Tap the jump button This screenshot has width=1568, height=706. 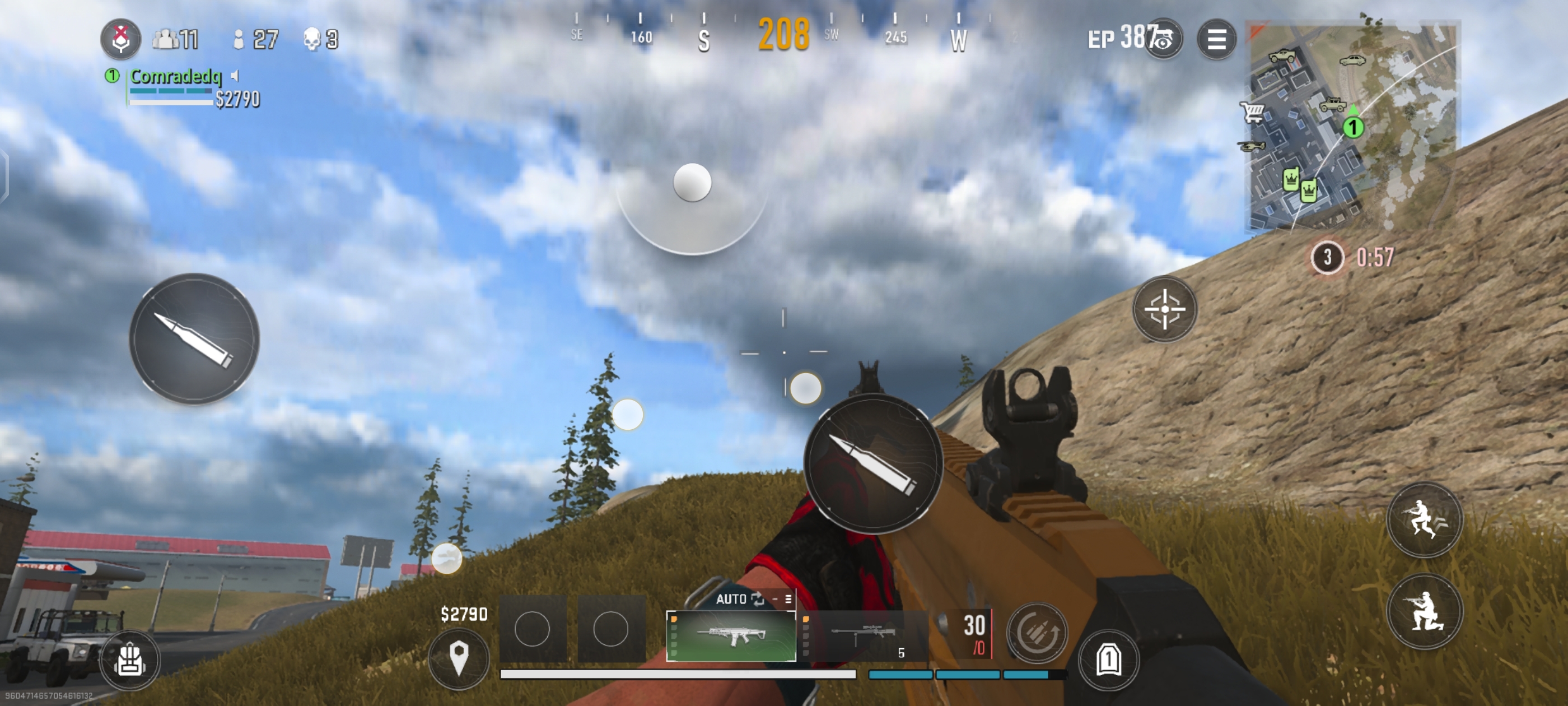[x=1424, y=519]
